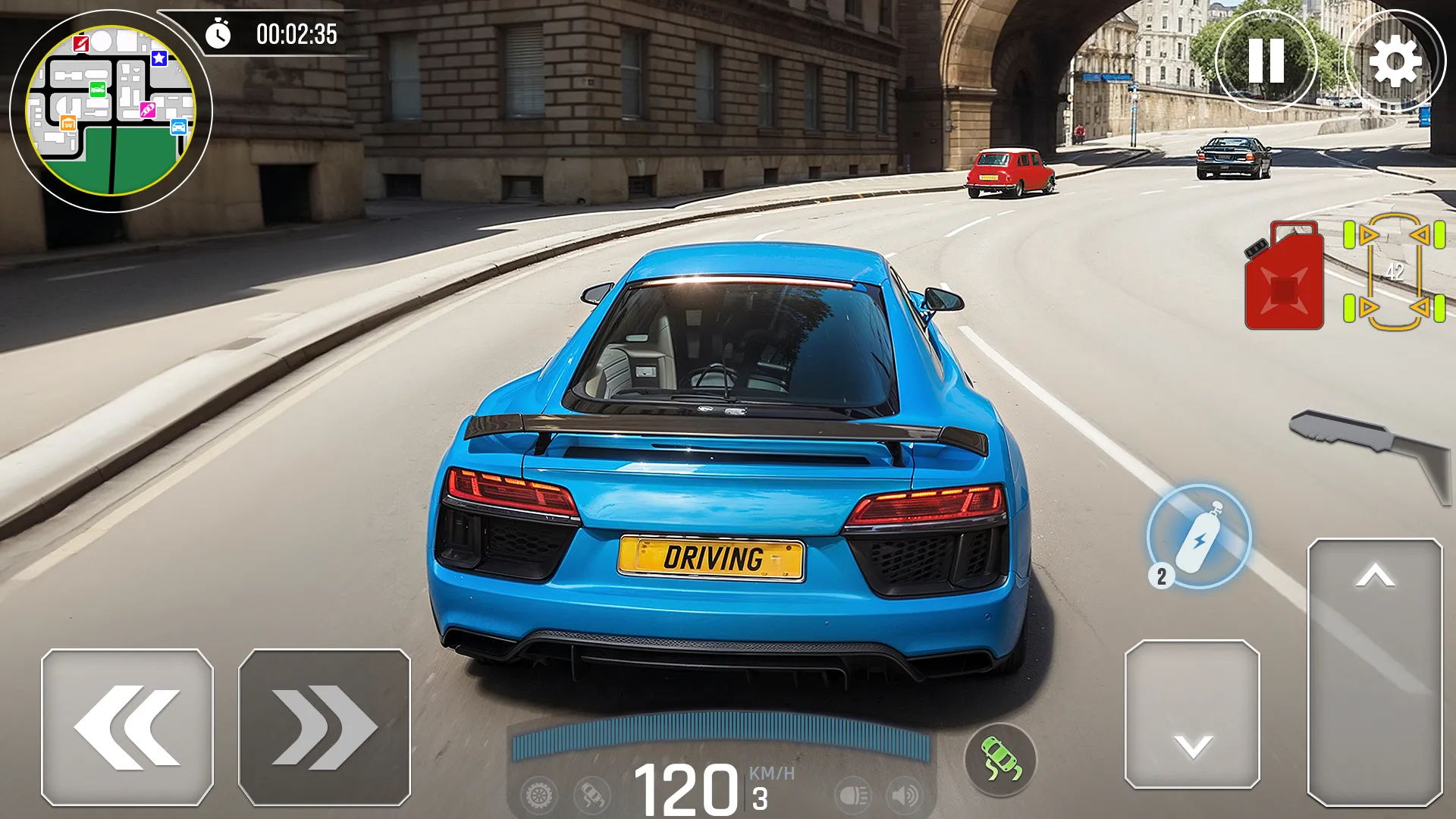Pause the game
The height and width of the screenshot is (819, 1456).
(x=1266, y=61)
